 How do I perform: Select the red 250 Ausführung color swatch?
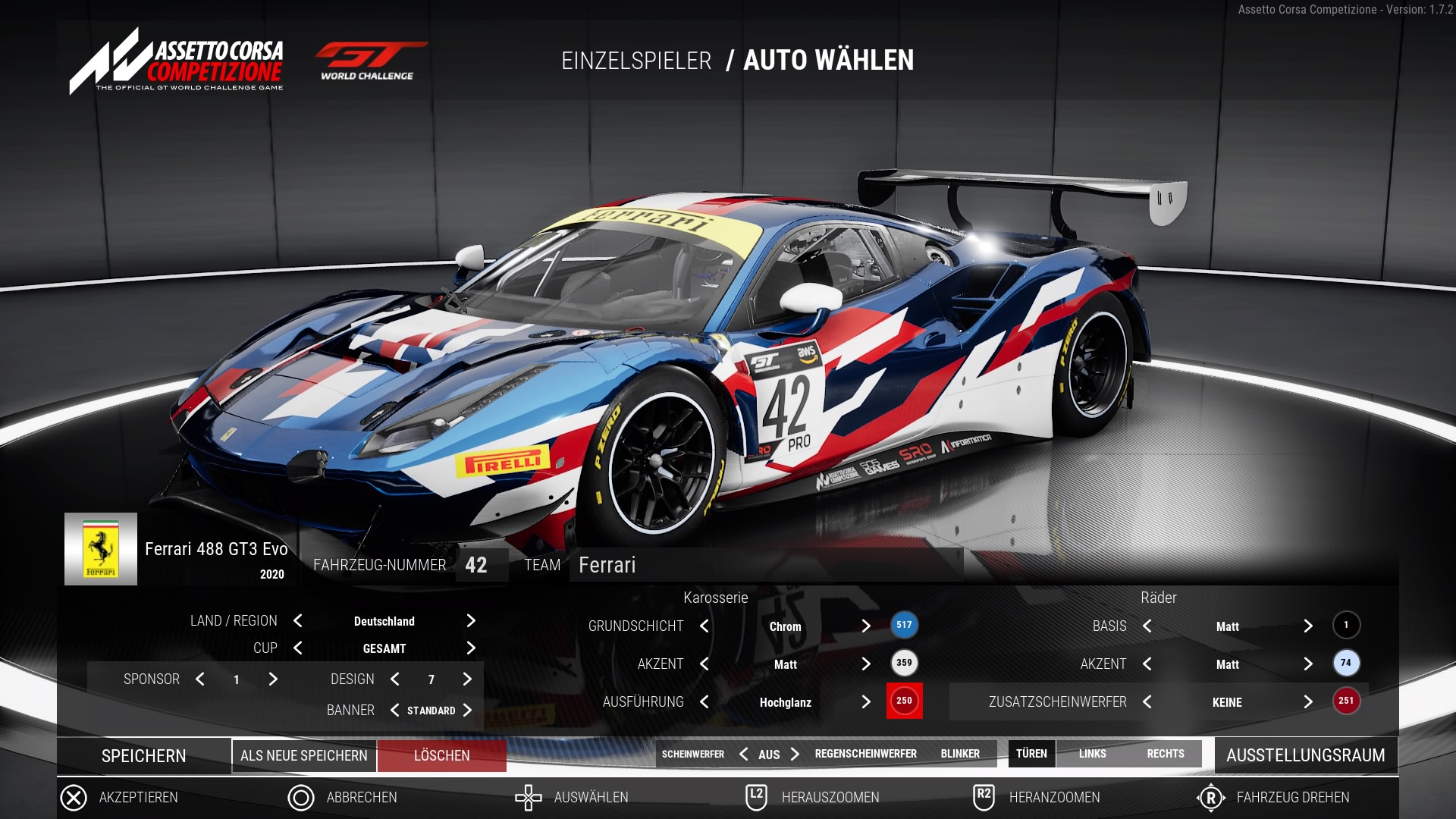pos(904,701)
